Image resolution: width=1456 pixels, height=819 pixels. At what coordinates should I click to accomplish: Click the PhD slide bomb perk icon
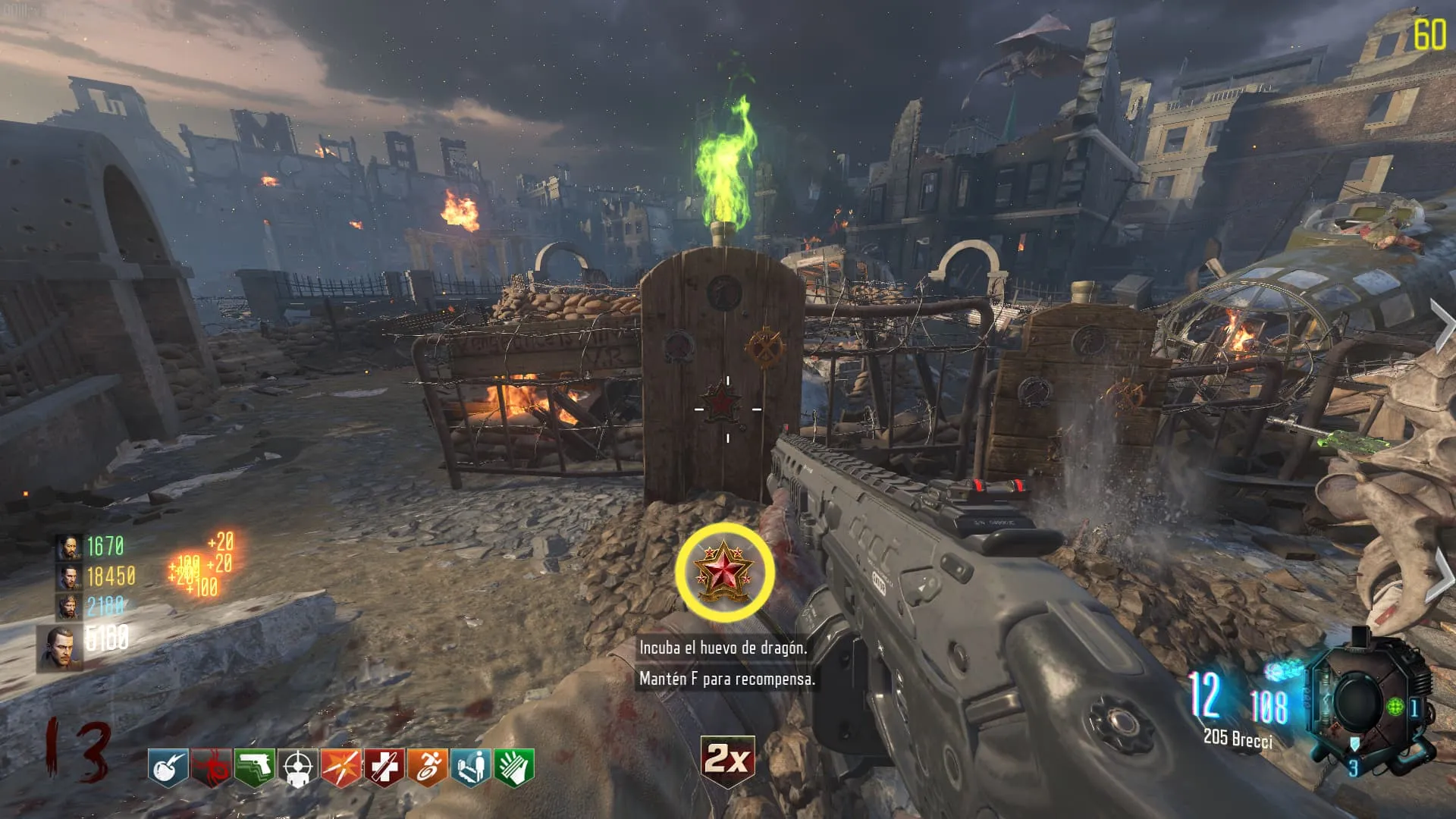click(x=168, y=767)
